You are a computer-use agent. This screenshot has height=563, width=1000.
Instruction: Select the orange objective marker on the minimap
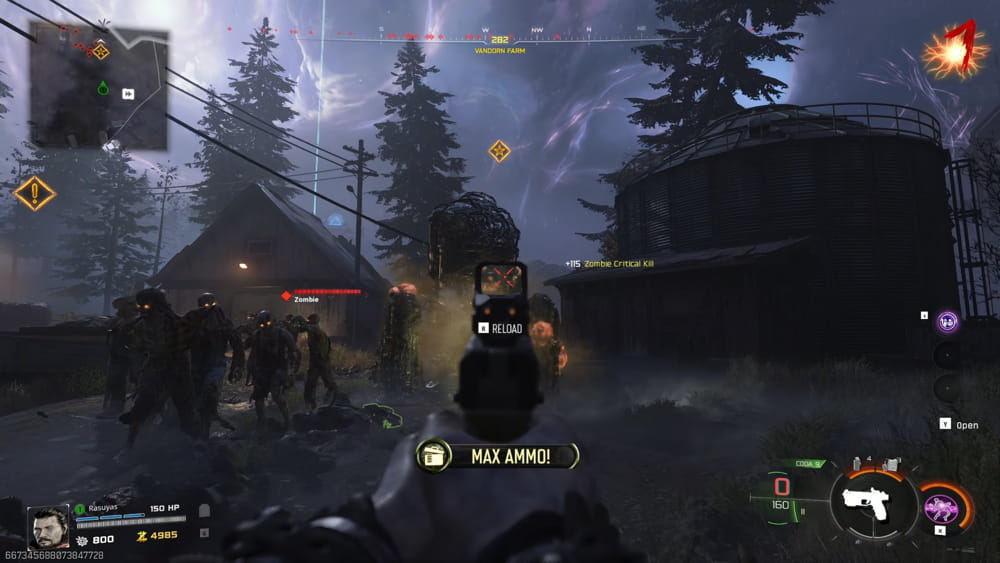point(101,50)
